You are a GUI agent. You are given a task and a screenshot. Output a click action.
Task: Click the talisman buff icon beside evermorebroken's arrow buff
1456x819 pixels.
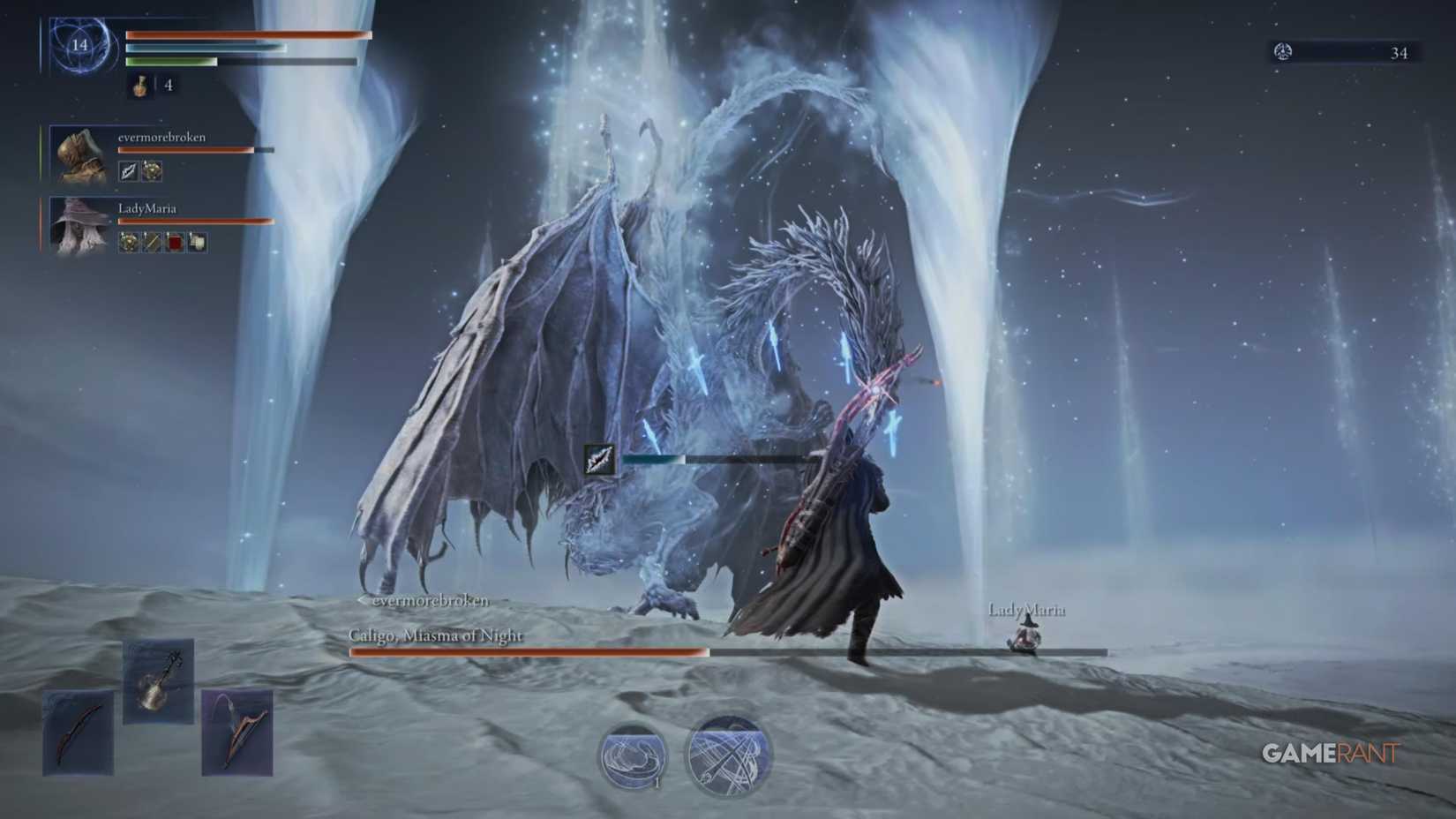(152, 171)
